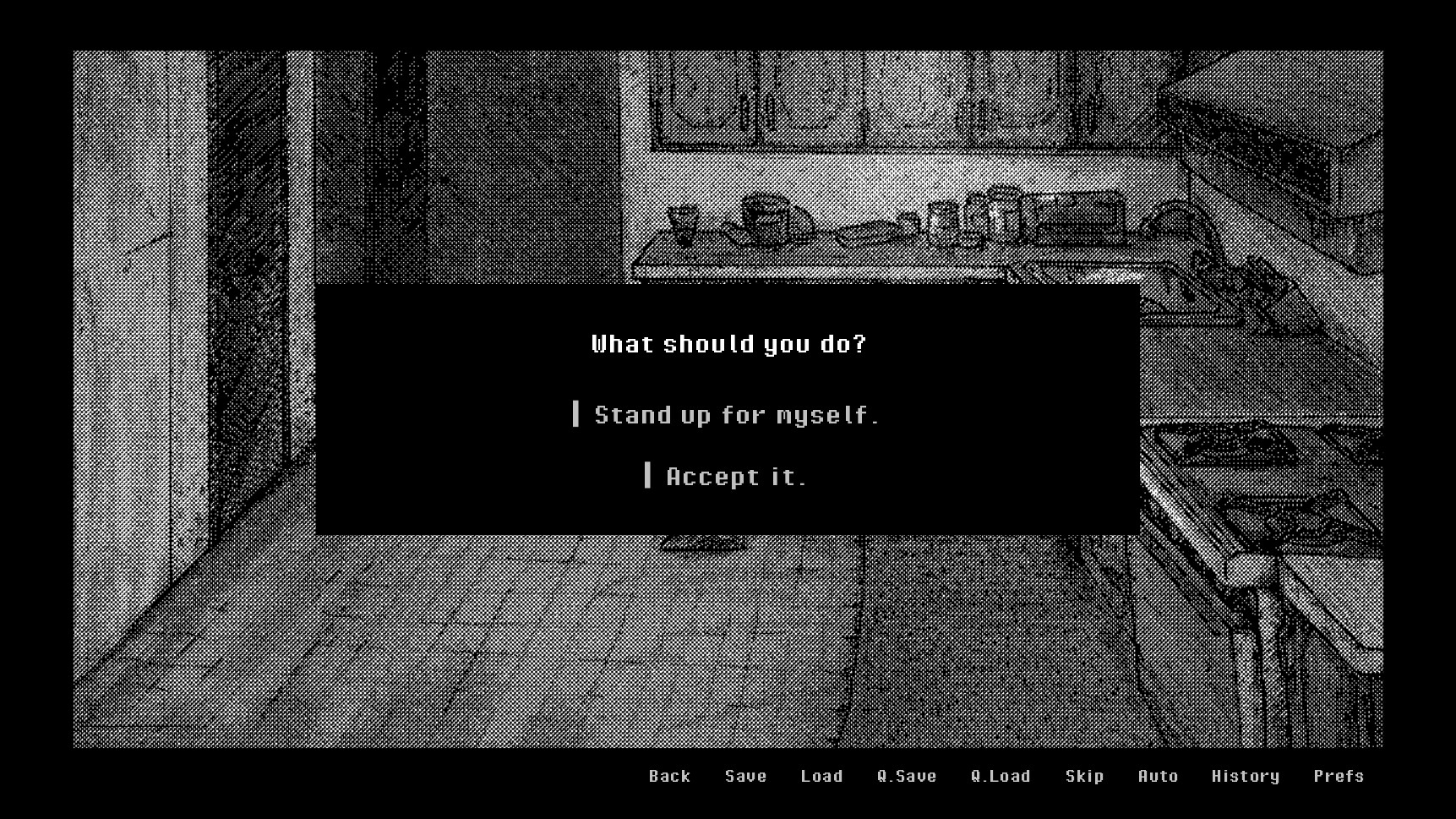Click the "What should you do?" prompt text
The height and width of the screenshot is (819, 1456).
728,344
